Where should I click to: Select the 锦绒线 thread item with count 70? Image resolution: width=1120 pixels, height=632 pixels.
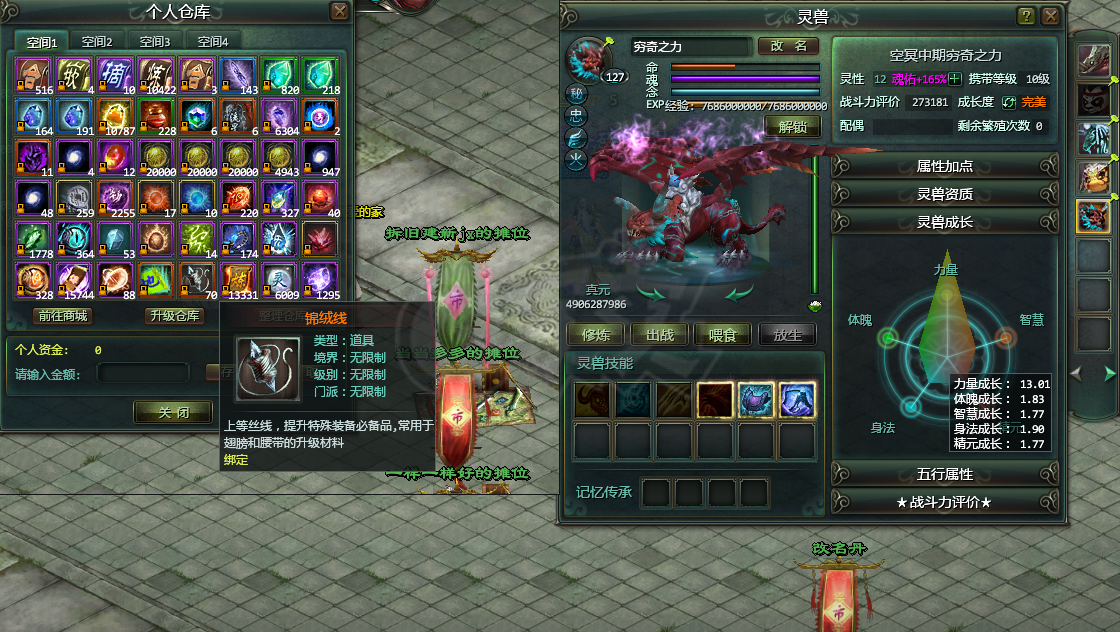(198, 281)
